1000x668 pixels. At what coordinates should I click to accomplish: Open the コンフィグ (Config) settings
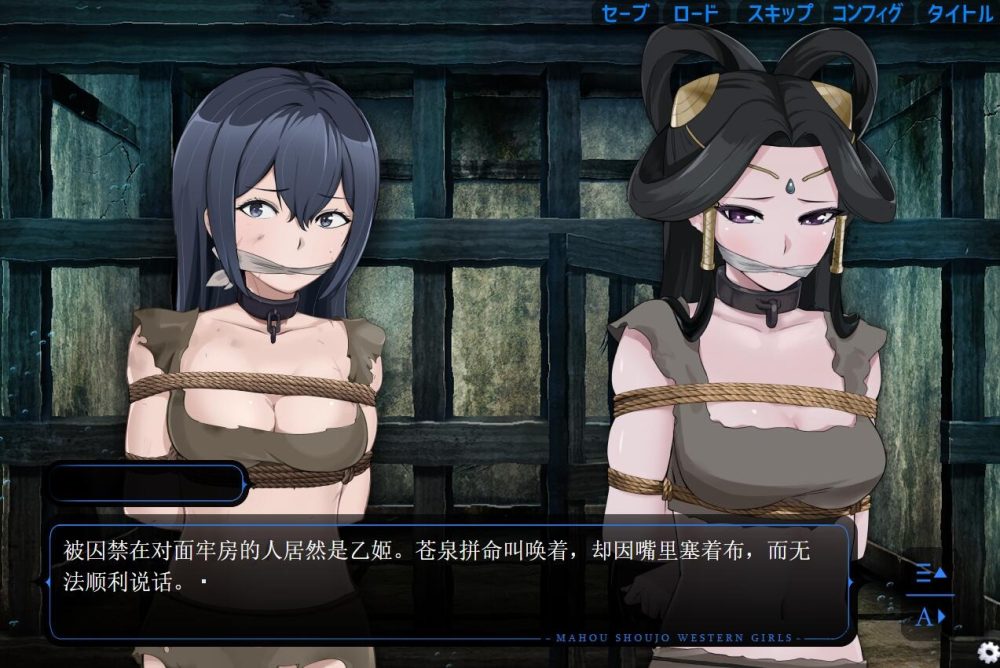pos(867,13)
